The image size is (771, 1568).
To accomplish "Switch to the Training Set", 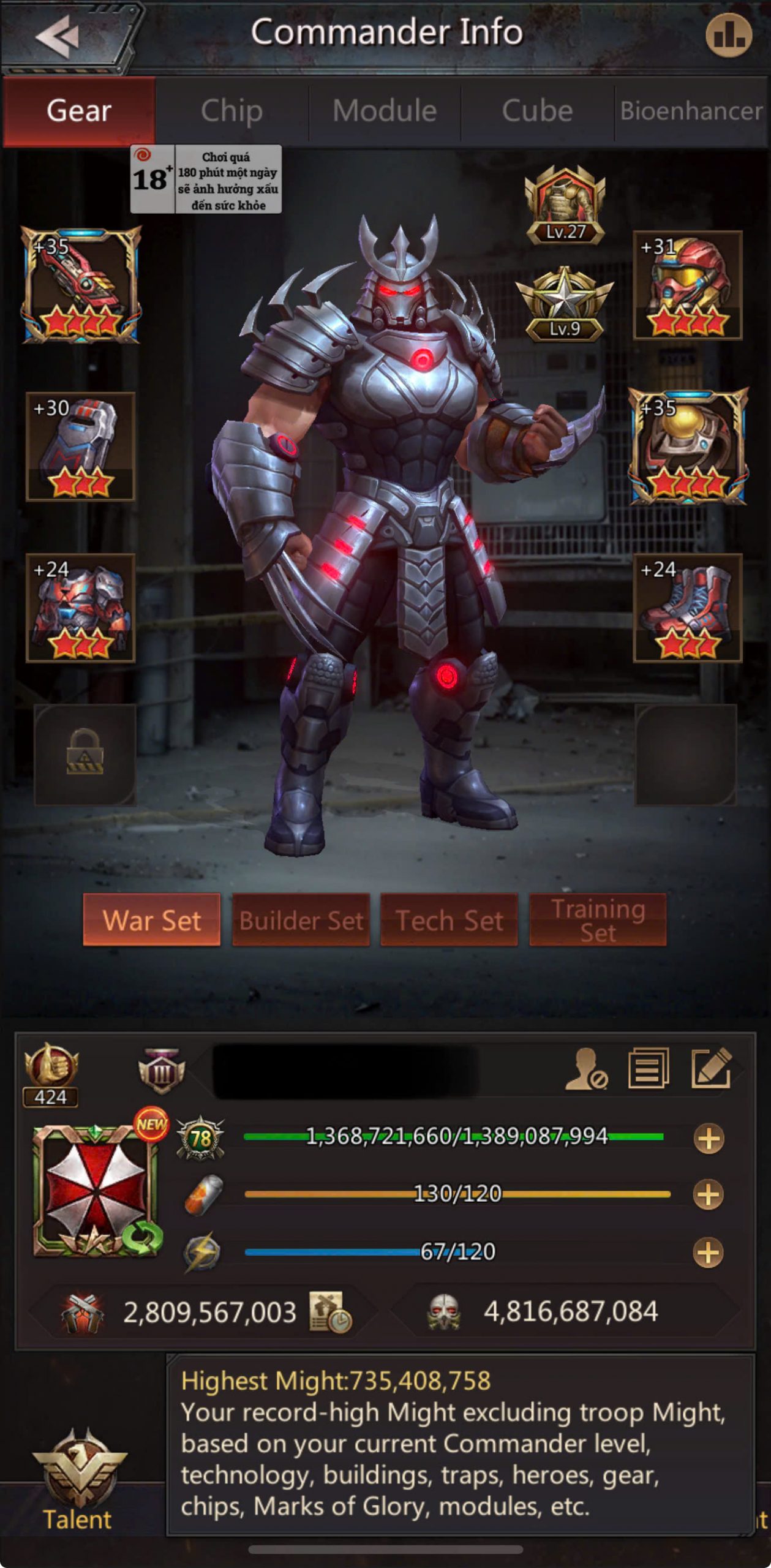I will [598, 919].
